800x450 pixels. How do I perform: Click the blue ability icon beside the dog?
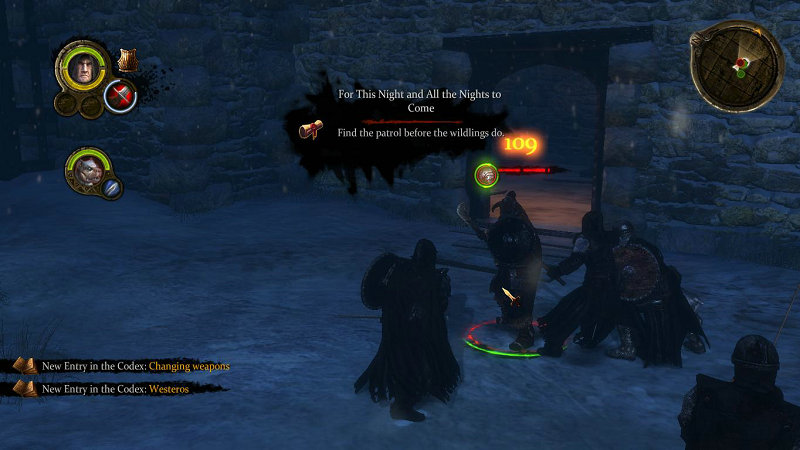coord(112,187)
